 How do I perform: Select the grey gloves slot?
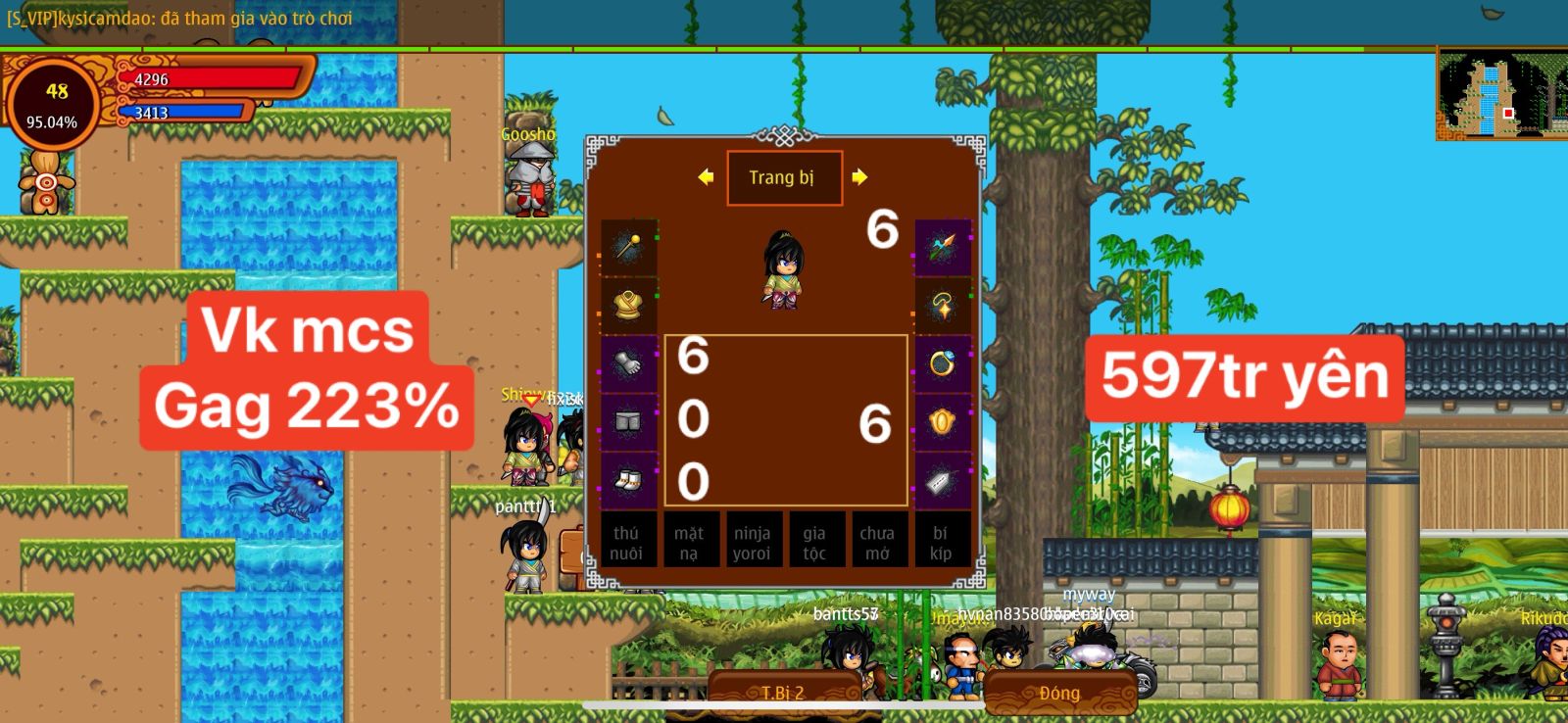pos(628,363)
